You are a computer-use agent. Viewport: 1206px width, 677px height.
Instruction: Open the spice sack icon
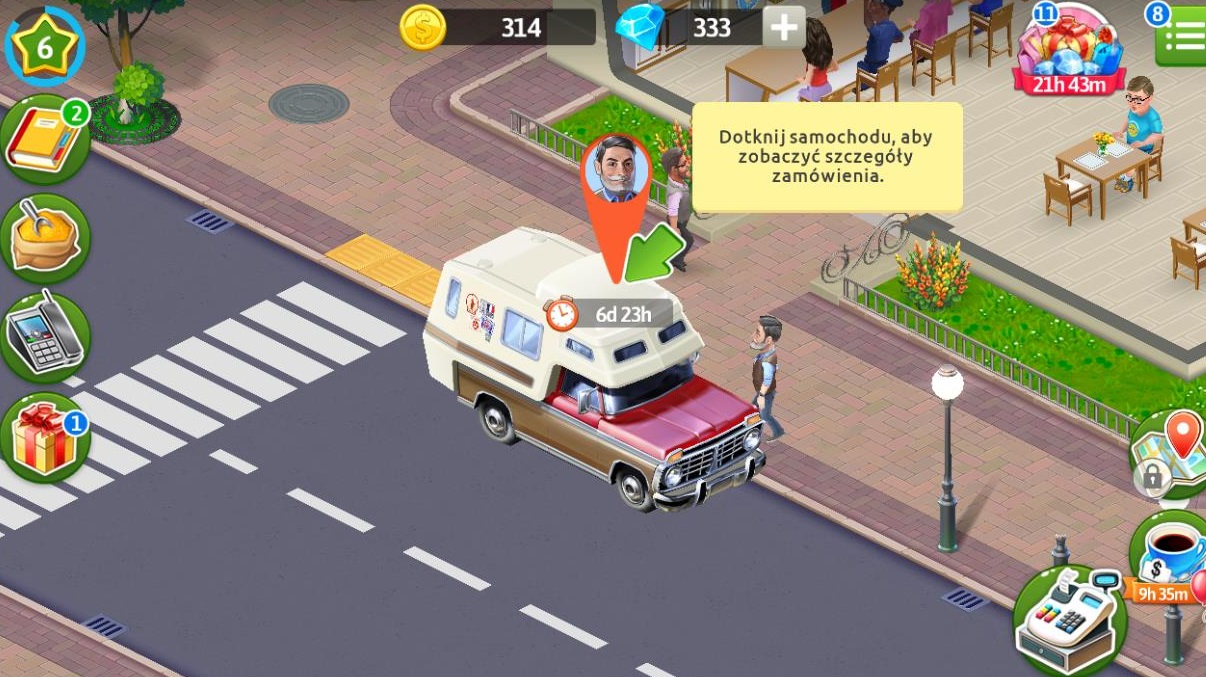click(x=45, y=238)
